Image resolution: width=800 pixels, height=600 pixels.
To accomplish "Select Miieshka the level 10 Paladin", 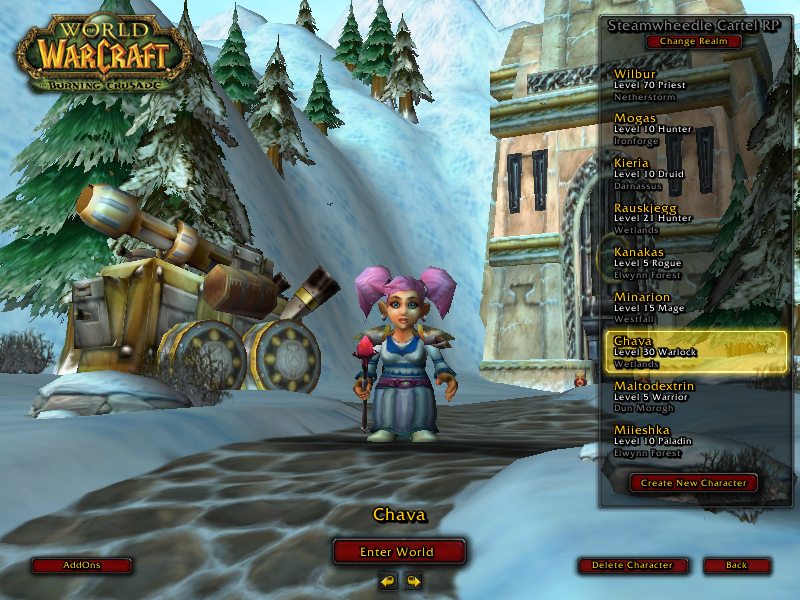I will 694,441.
